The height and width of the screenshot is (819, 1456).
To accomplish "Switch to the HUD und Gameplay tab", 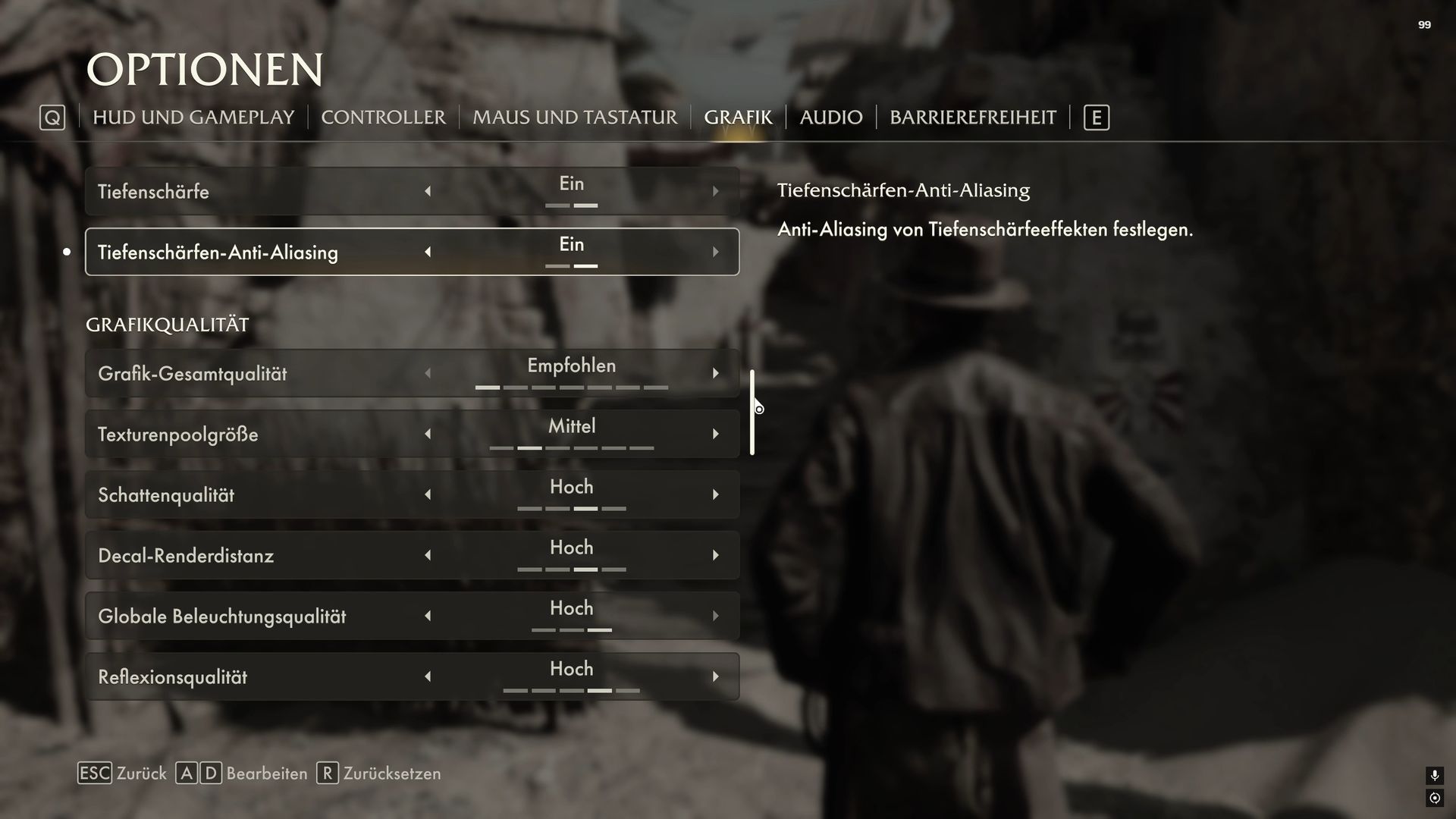I will pos(193,118).
